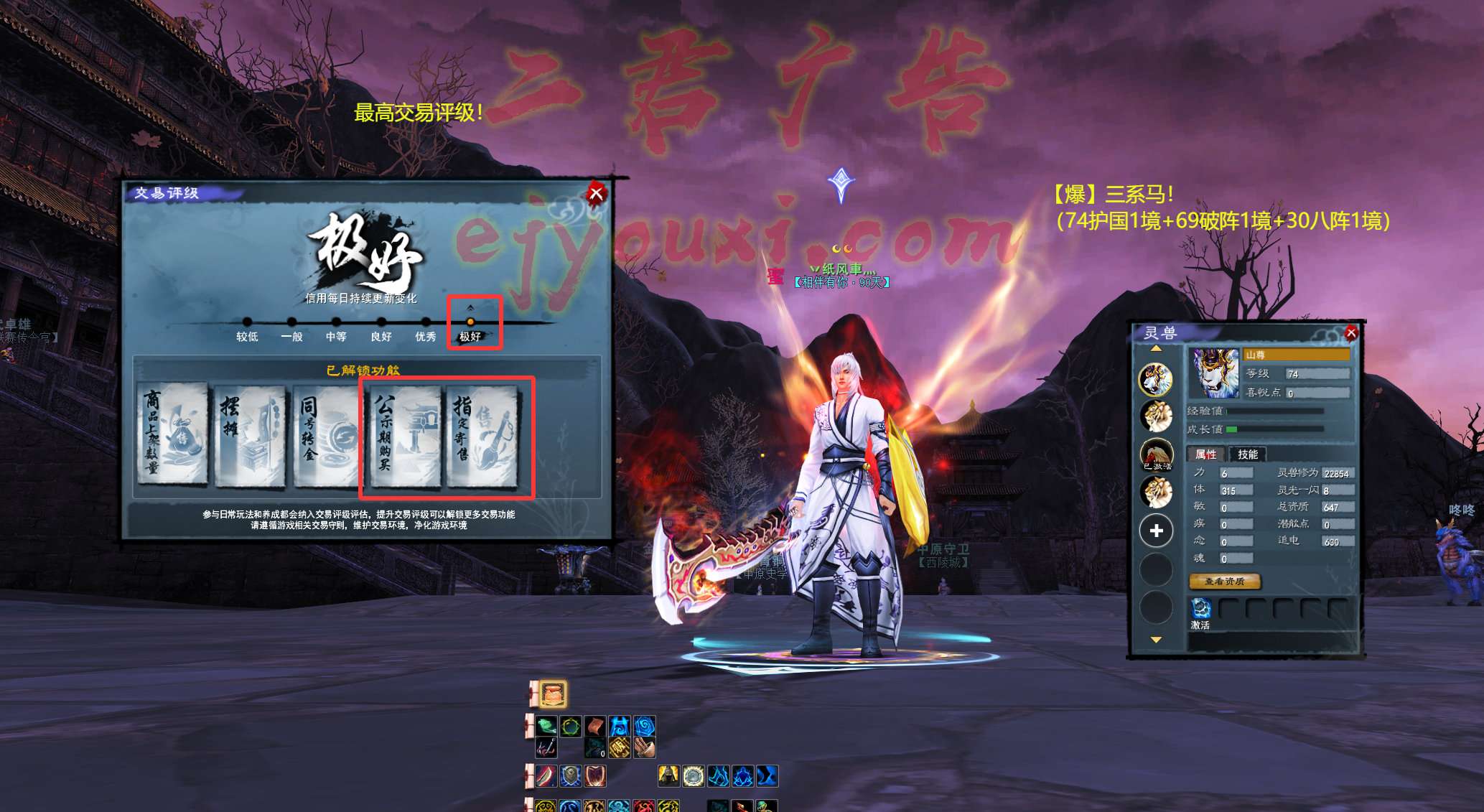Close the 交易评级 trade rating window

point(596,193)
